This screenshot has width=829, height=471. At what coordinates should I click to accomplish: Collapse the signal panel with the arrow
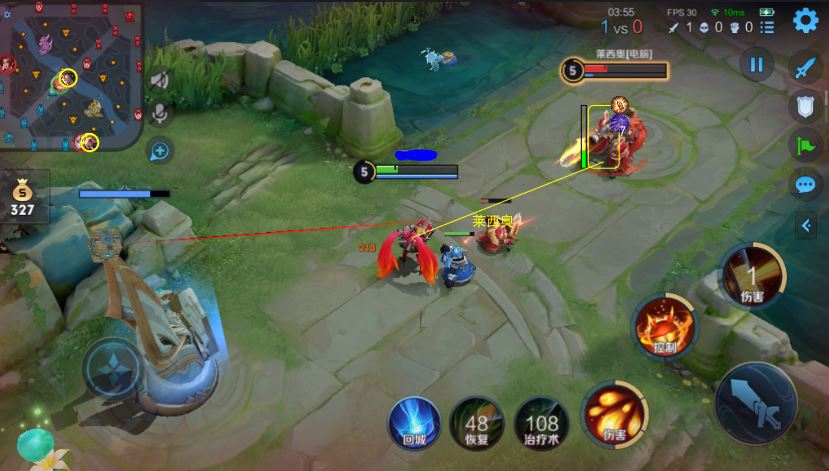806,226
